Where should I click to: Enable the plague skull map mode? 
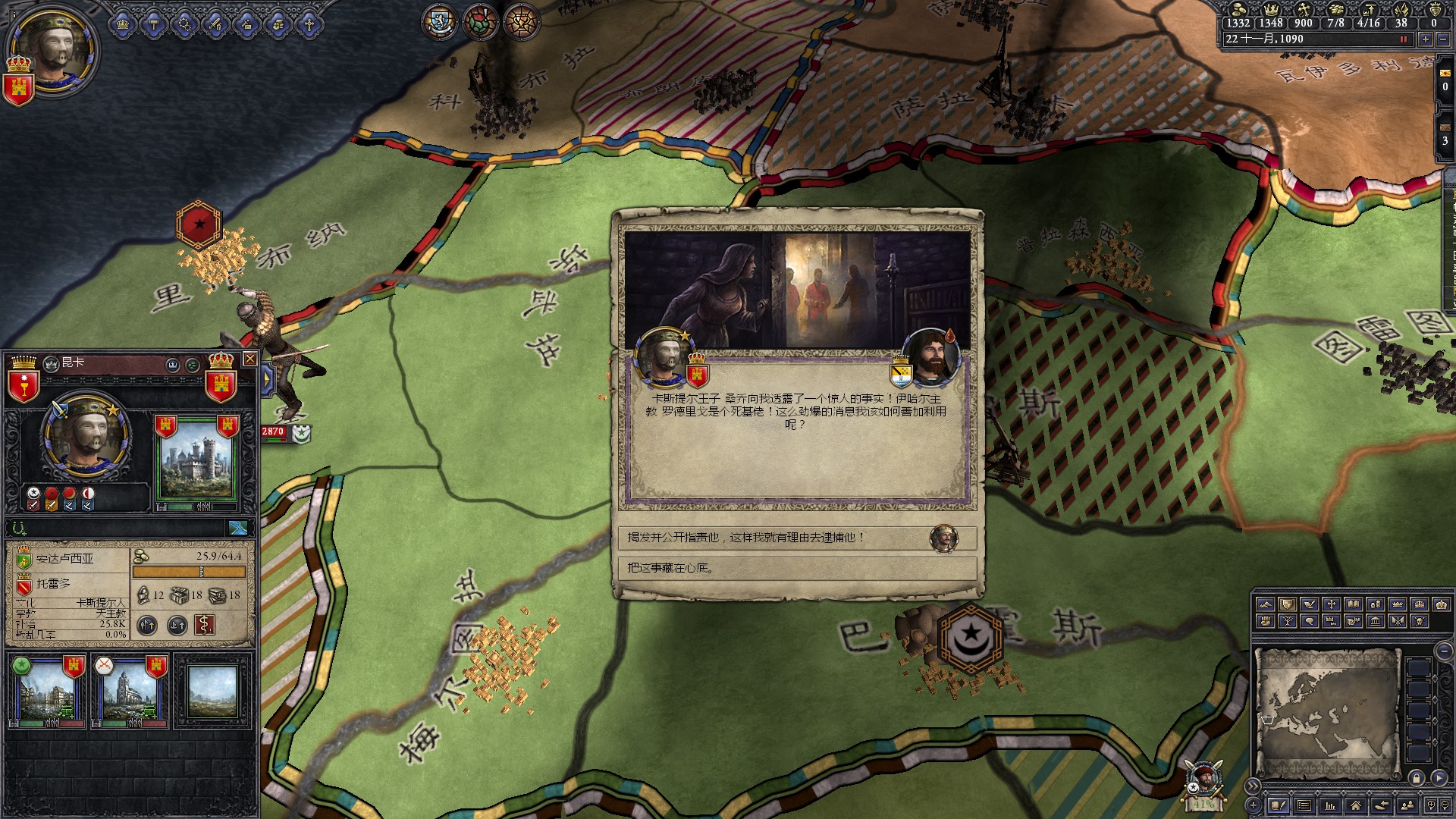1420,622
